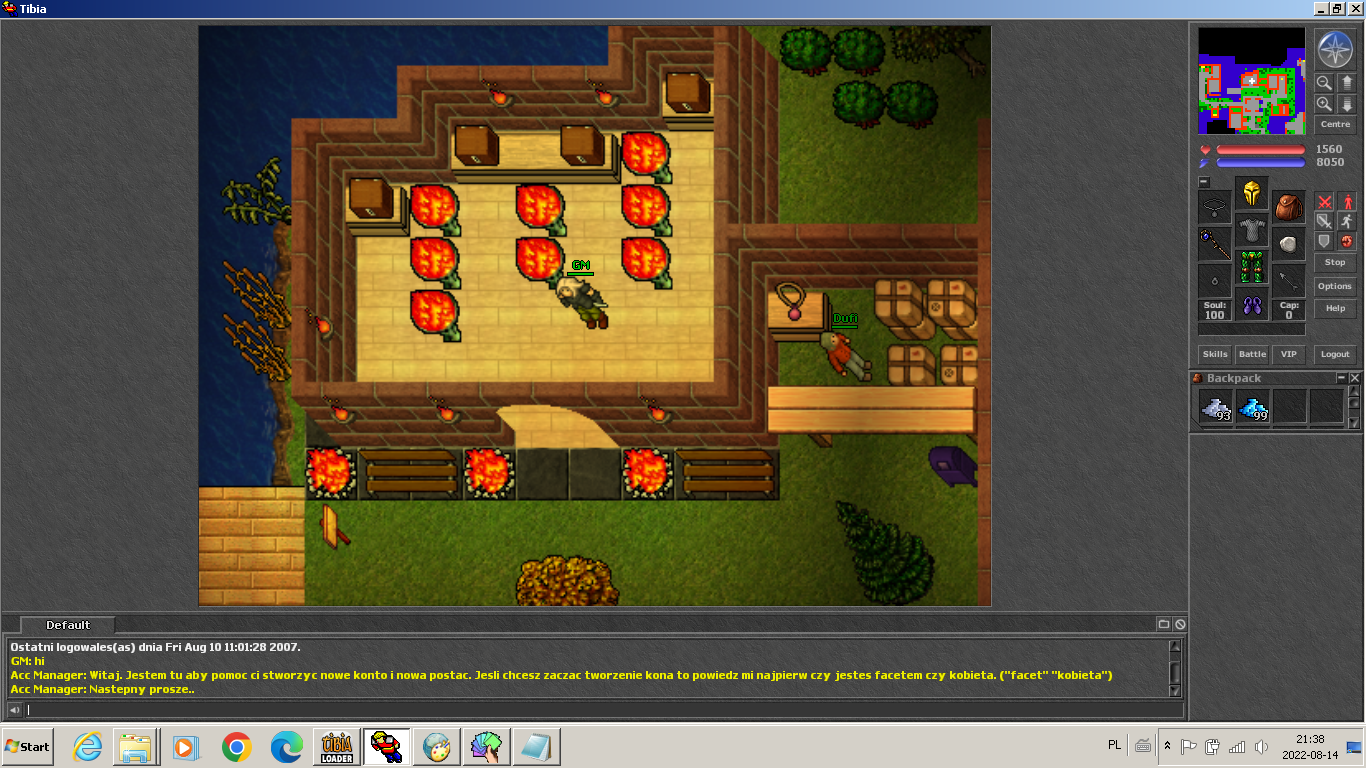The height and width of the screenshot is (768, 1366).
Task: Open the VIP list
Action: [1289, 354]
